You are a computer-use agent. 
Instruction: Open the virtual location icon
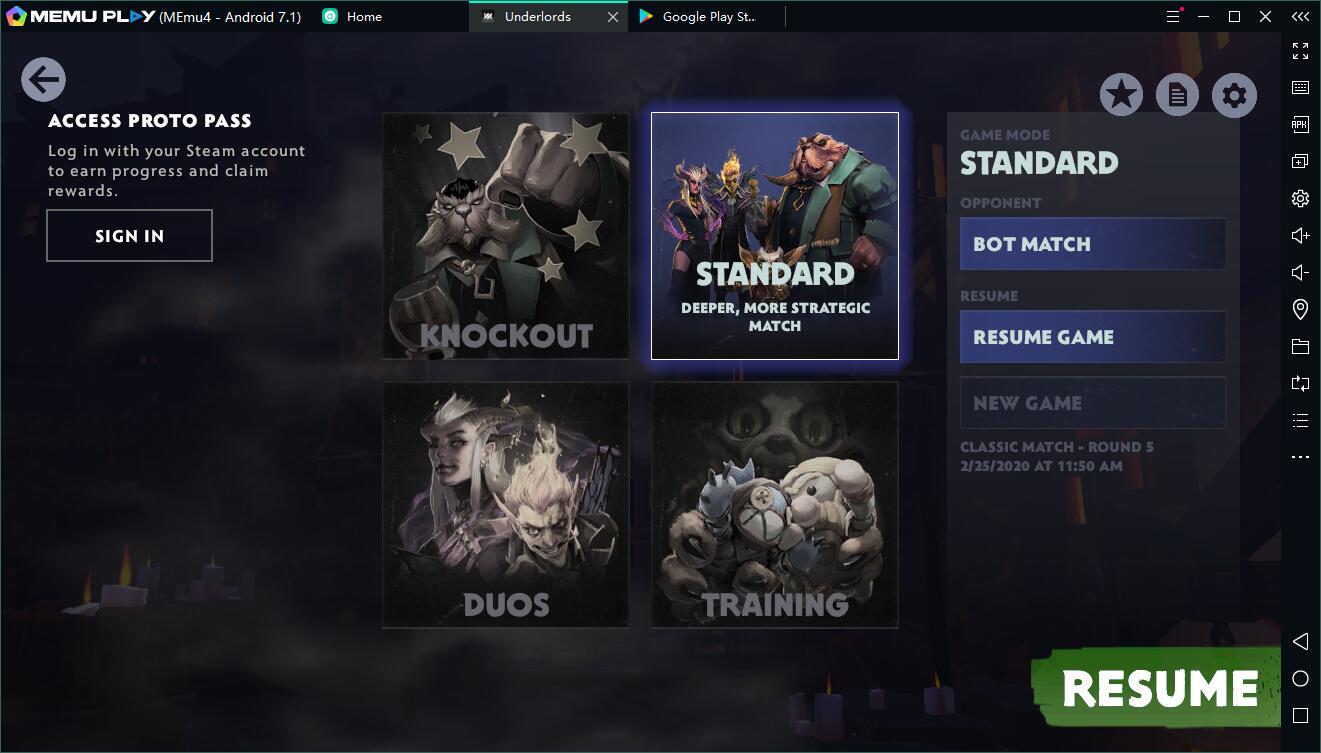tap(1300, 309)
